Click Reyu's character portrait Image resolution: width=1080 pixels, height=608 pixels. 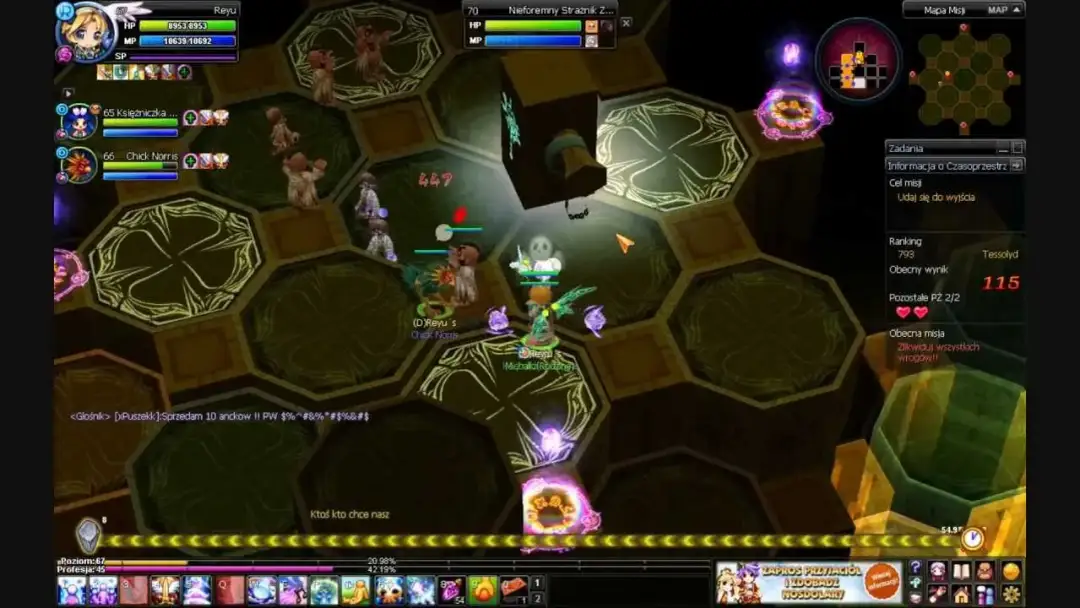point(87,33)
